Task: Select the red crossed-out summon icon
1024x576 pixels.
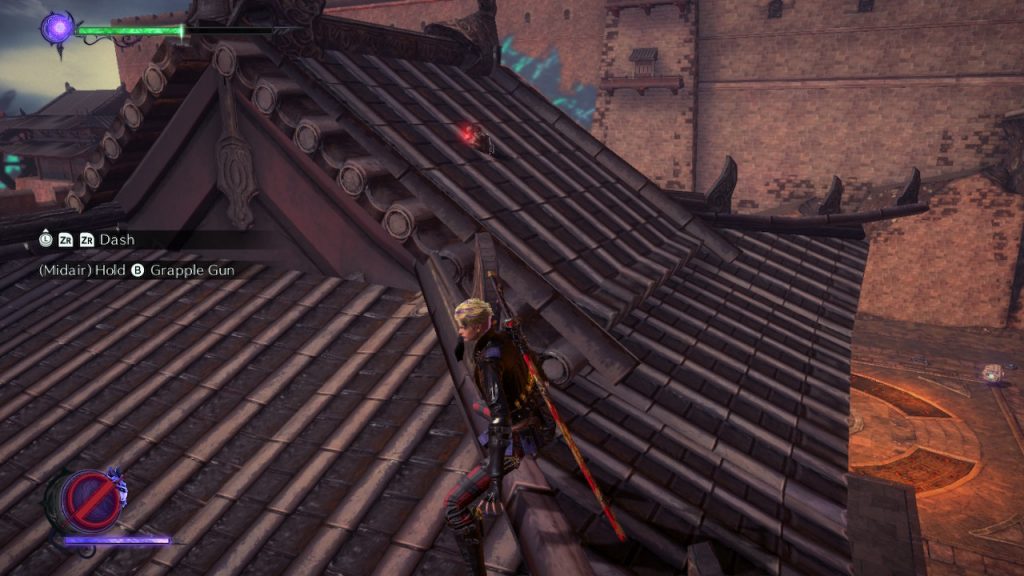Action: [84, 500]
